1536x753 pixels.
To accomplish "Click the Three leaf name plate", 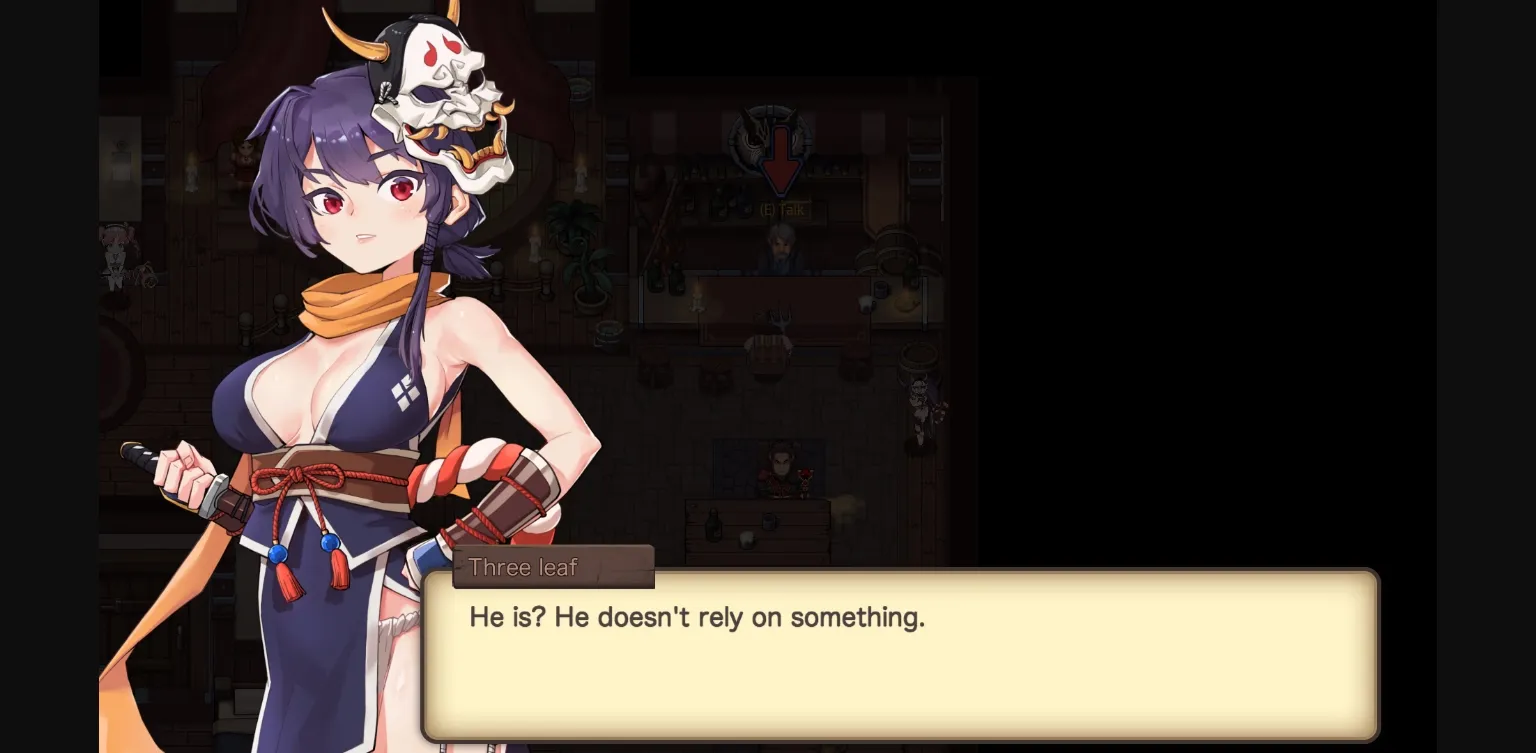I will click(523, 567).
